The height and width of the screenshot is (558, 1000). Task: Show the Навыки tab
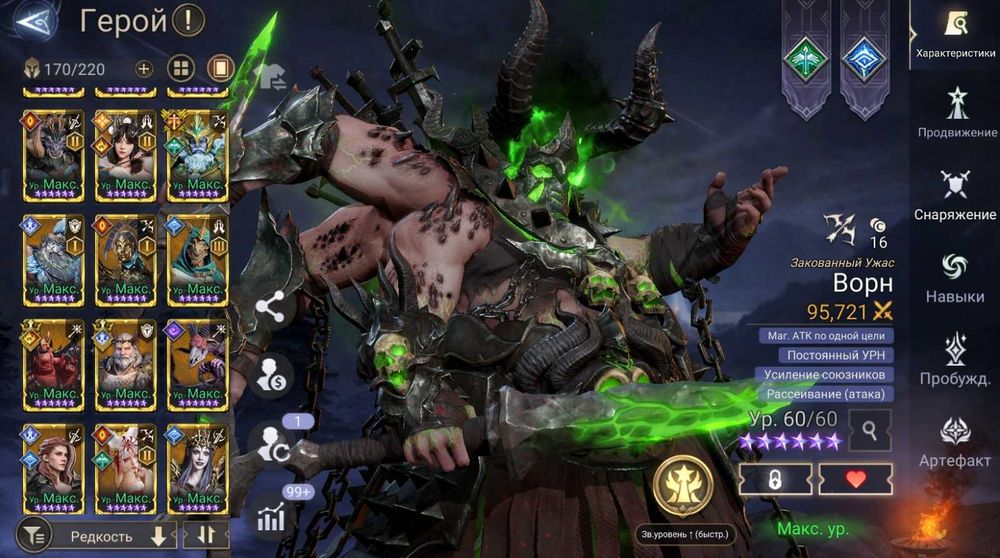955,277
